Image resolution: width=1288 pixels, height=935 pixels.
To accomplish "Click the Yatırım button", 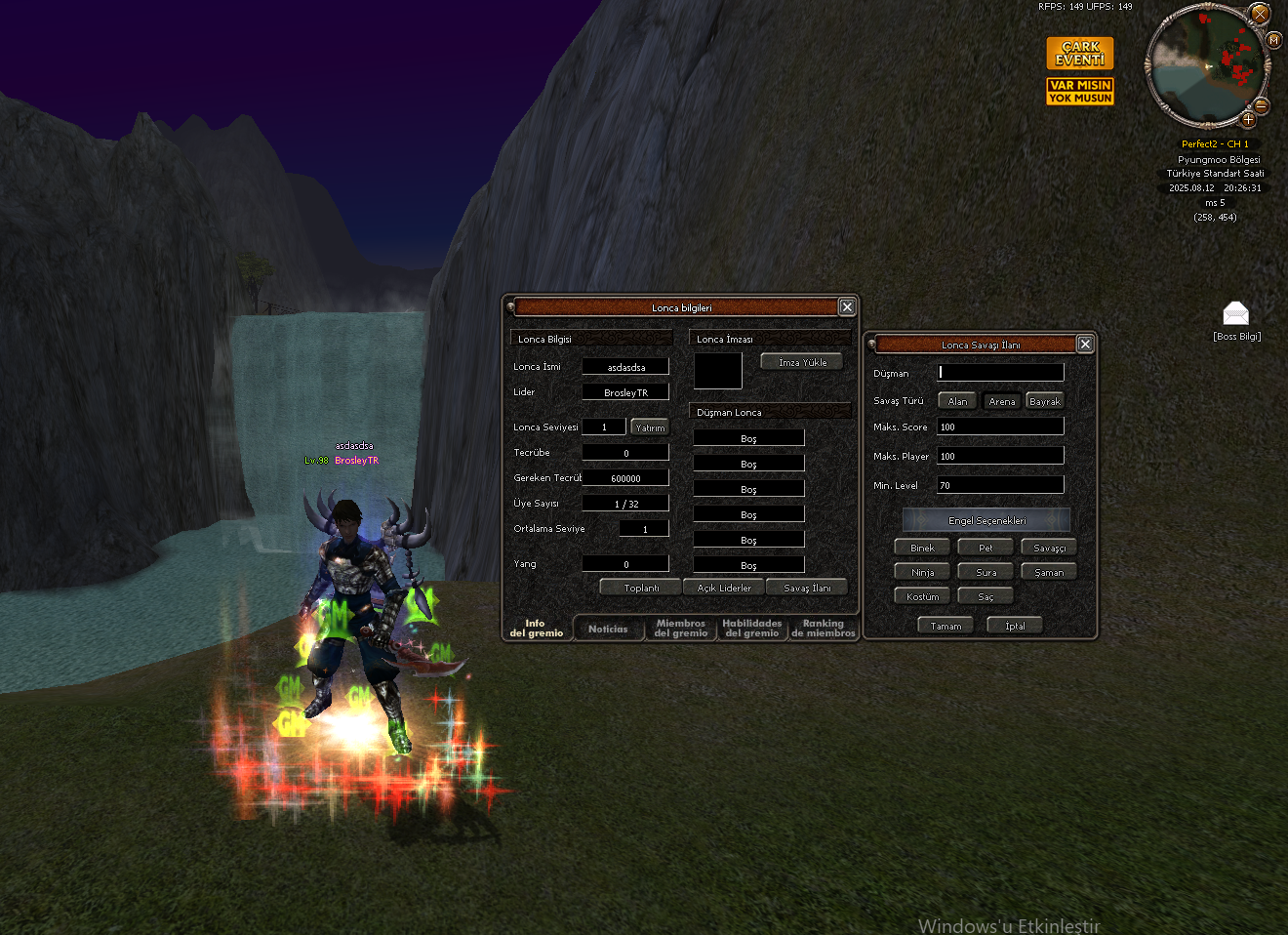I will 650,427.
